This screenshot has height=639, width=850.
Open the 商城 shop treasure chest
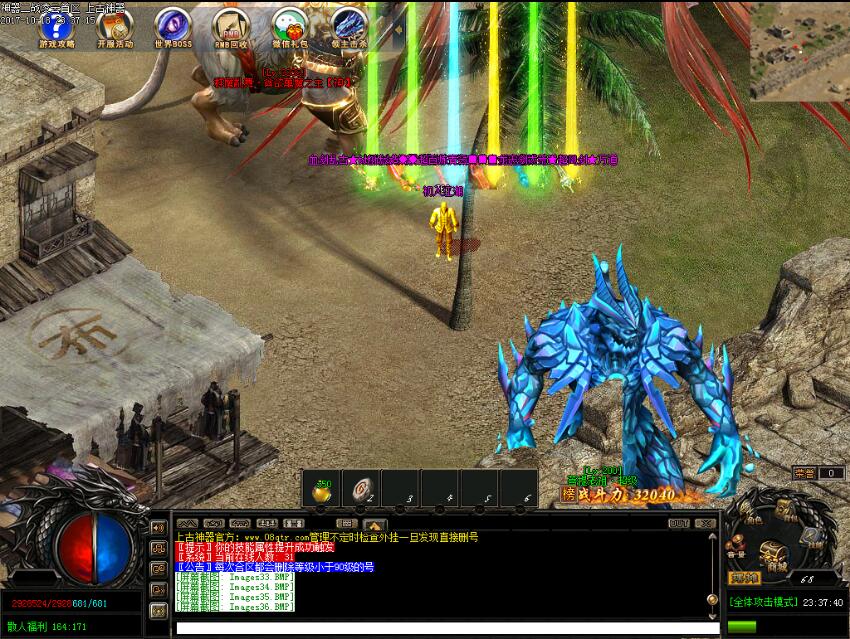774,553
